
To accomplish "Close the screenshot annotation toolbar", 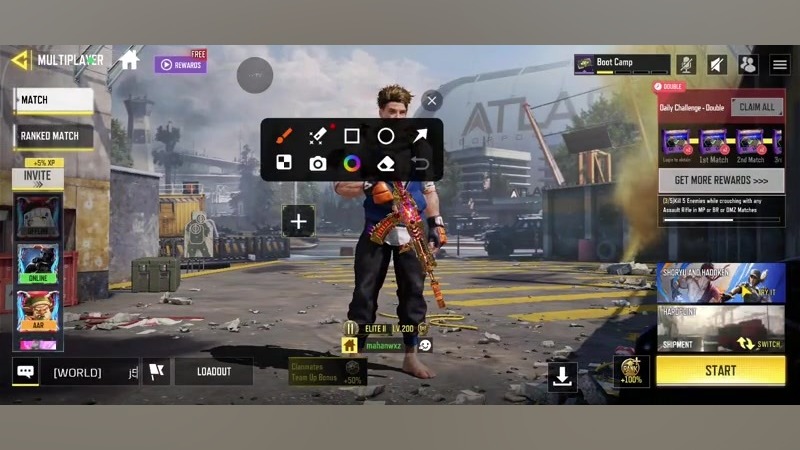I will click(x=431, y=100).
